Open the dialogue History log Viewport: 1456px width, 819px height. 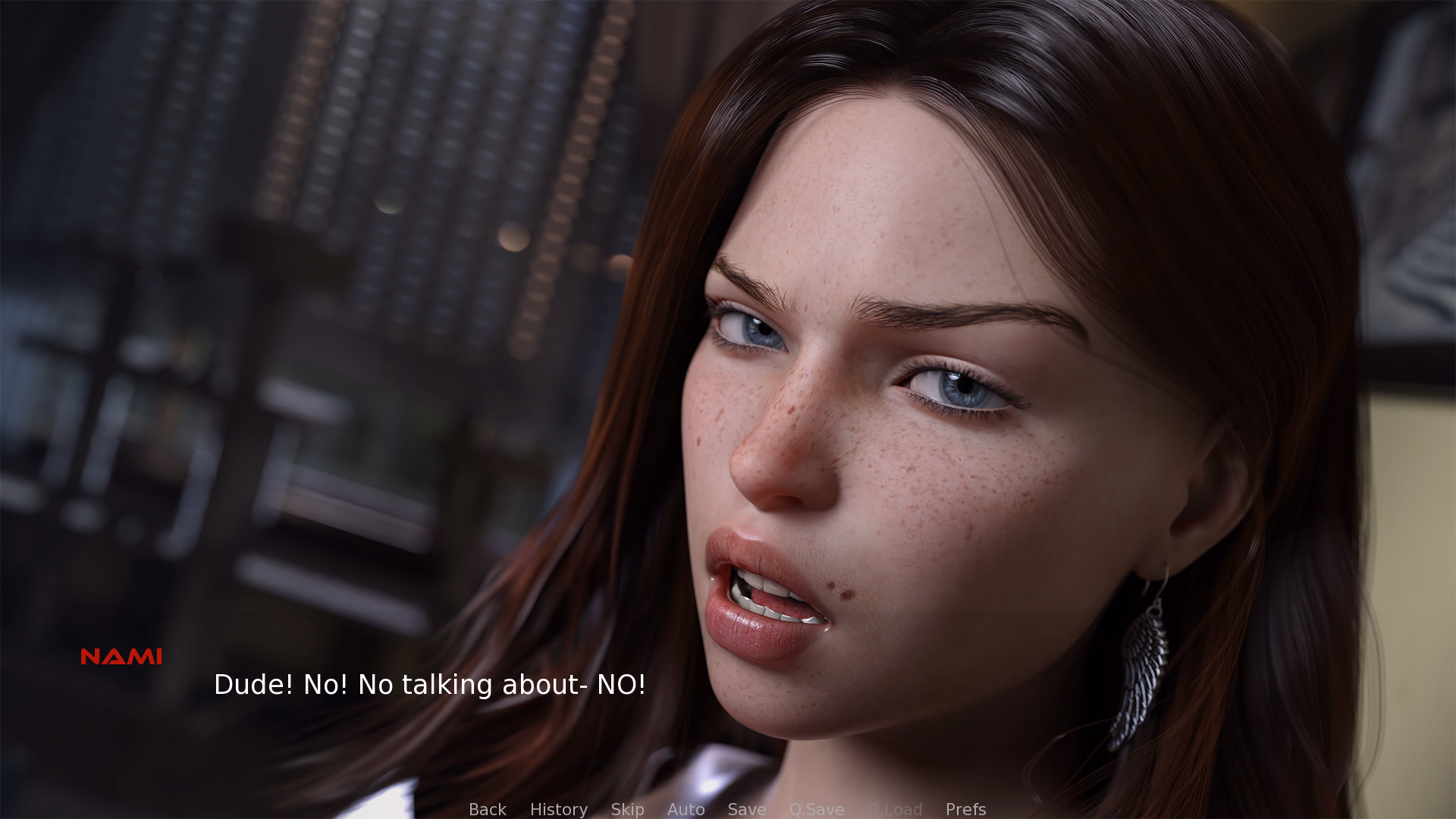558,809
